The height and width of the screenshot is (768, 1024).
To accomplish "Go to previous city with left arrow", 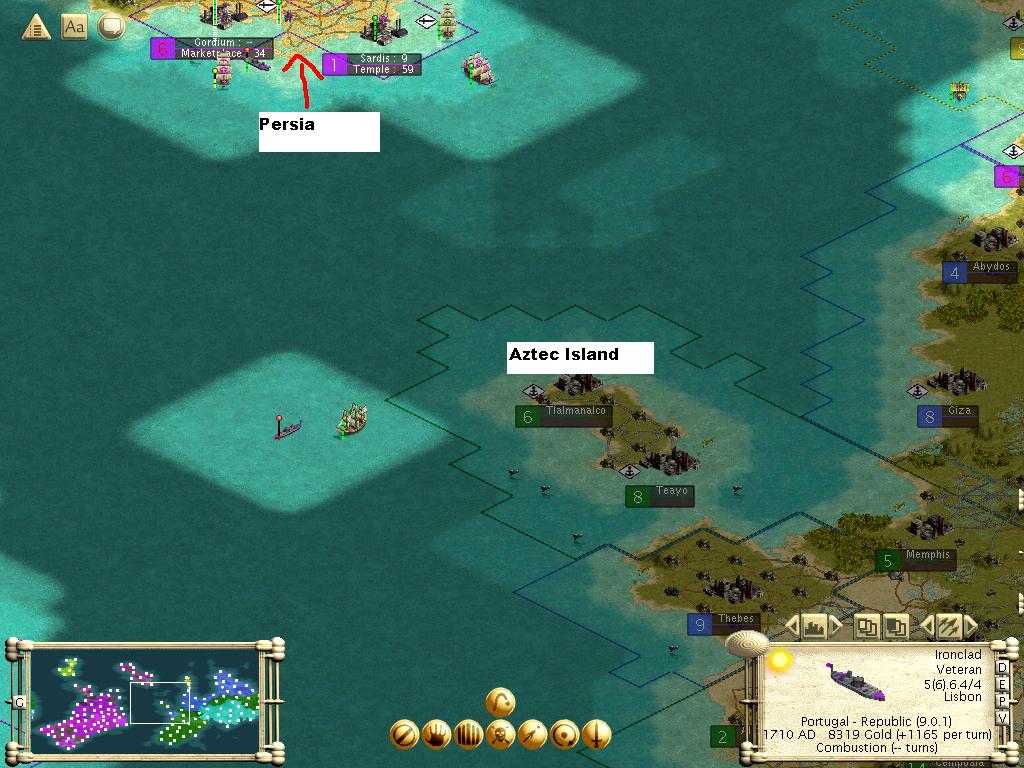I will click(x=792, y=627).
